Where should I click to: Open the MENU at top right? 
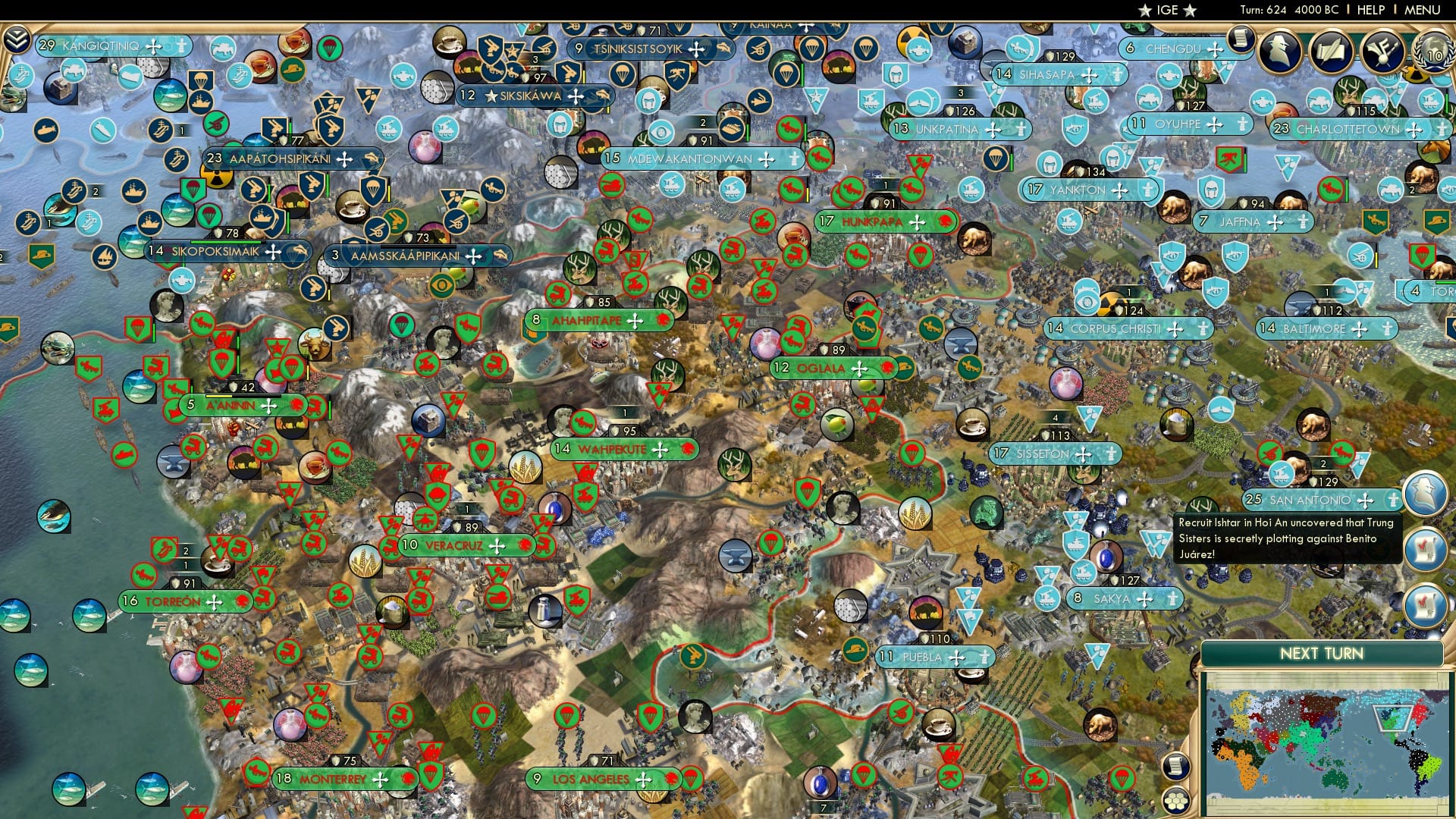[x=1424, y=10]
